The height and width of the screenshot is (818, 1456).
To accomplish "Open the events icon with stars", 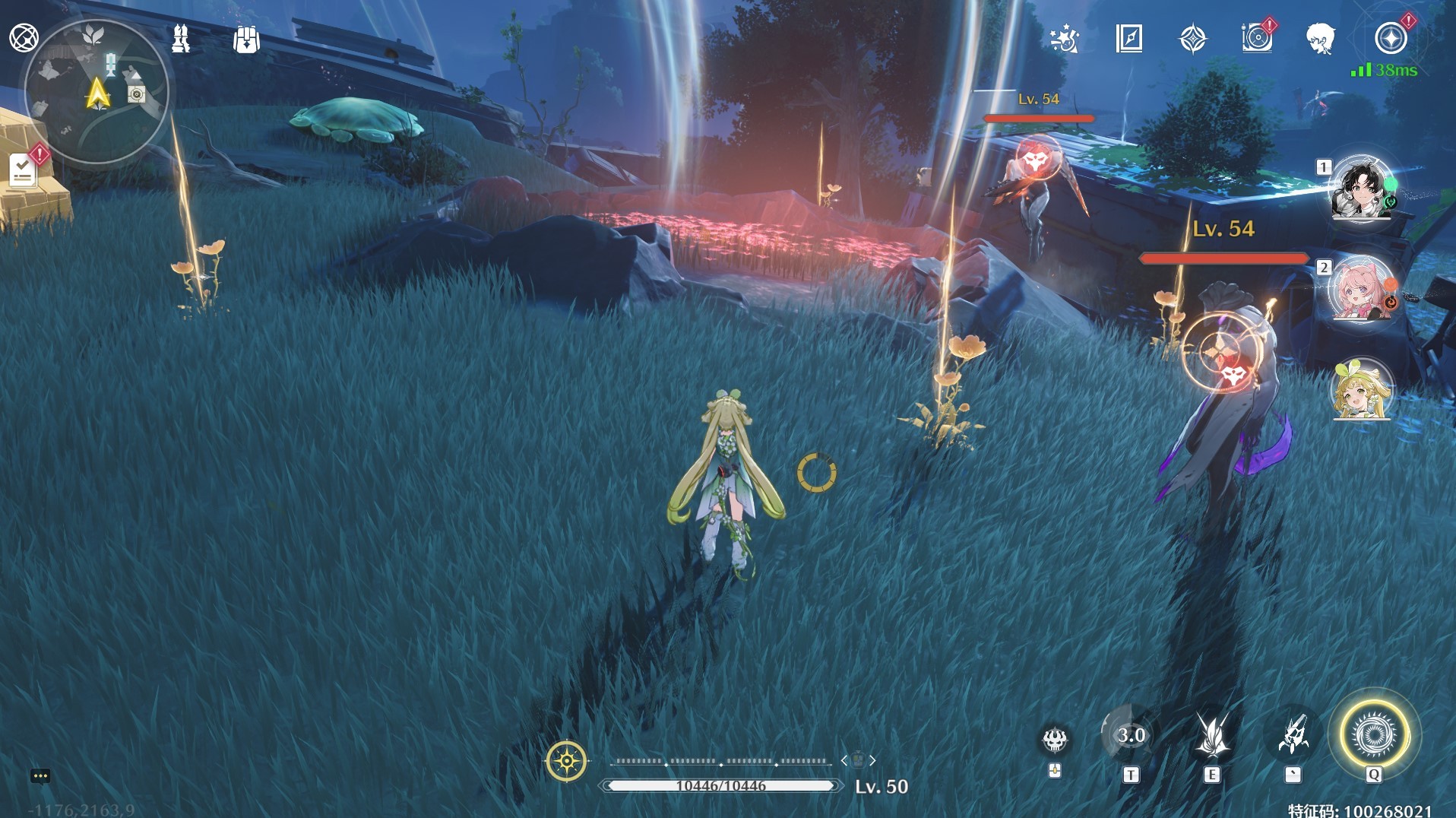I will pyautogui.click(x=1064, y=38).
